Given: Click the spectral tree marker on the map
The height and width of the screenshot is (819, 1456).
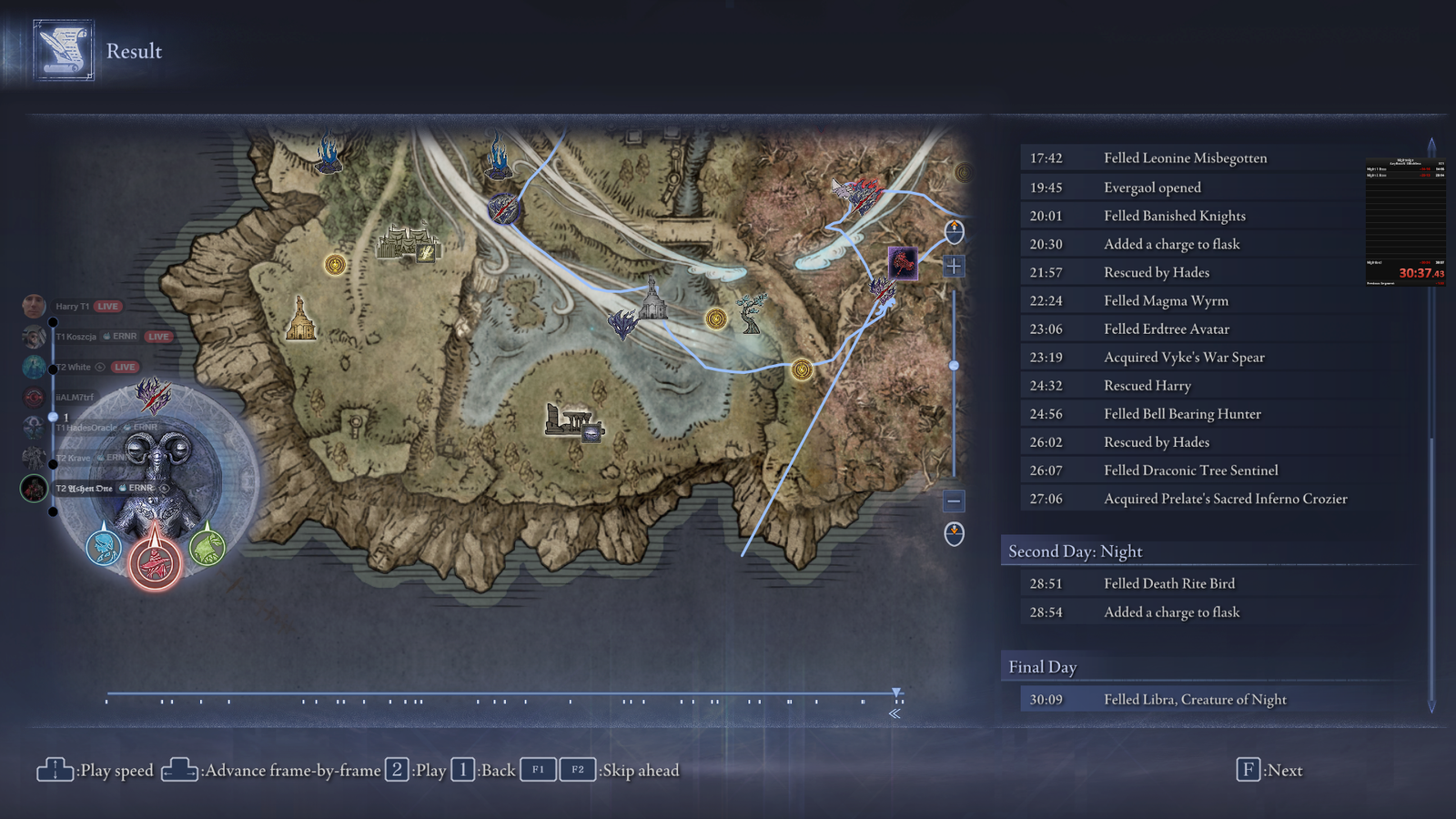Looking at the screenshot, I should (752, 313).
